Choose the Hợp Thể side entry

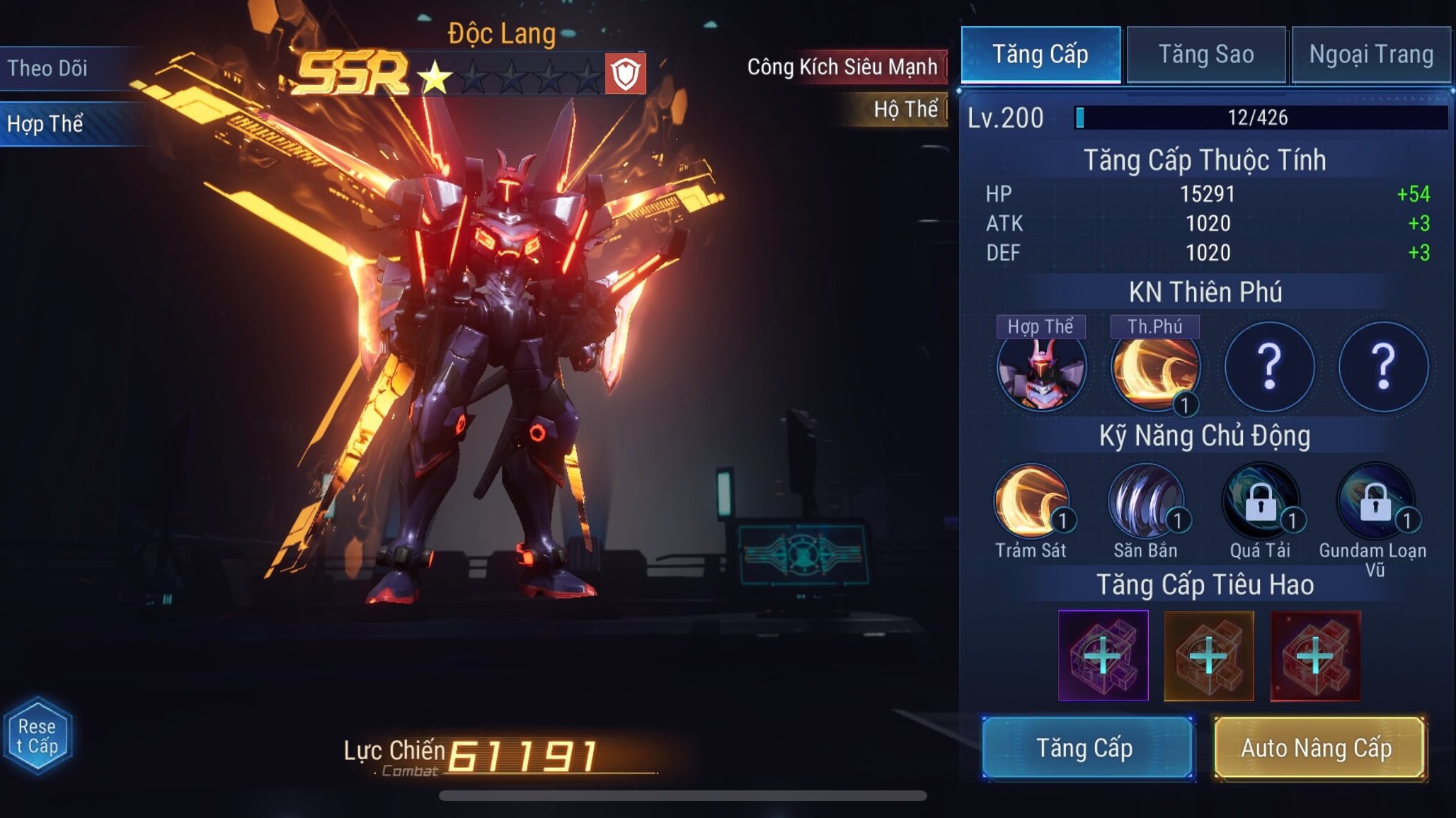pos(46,124)
